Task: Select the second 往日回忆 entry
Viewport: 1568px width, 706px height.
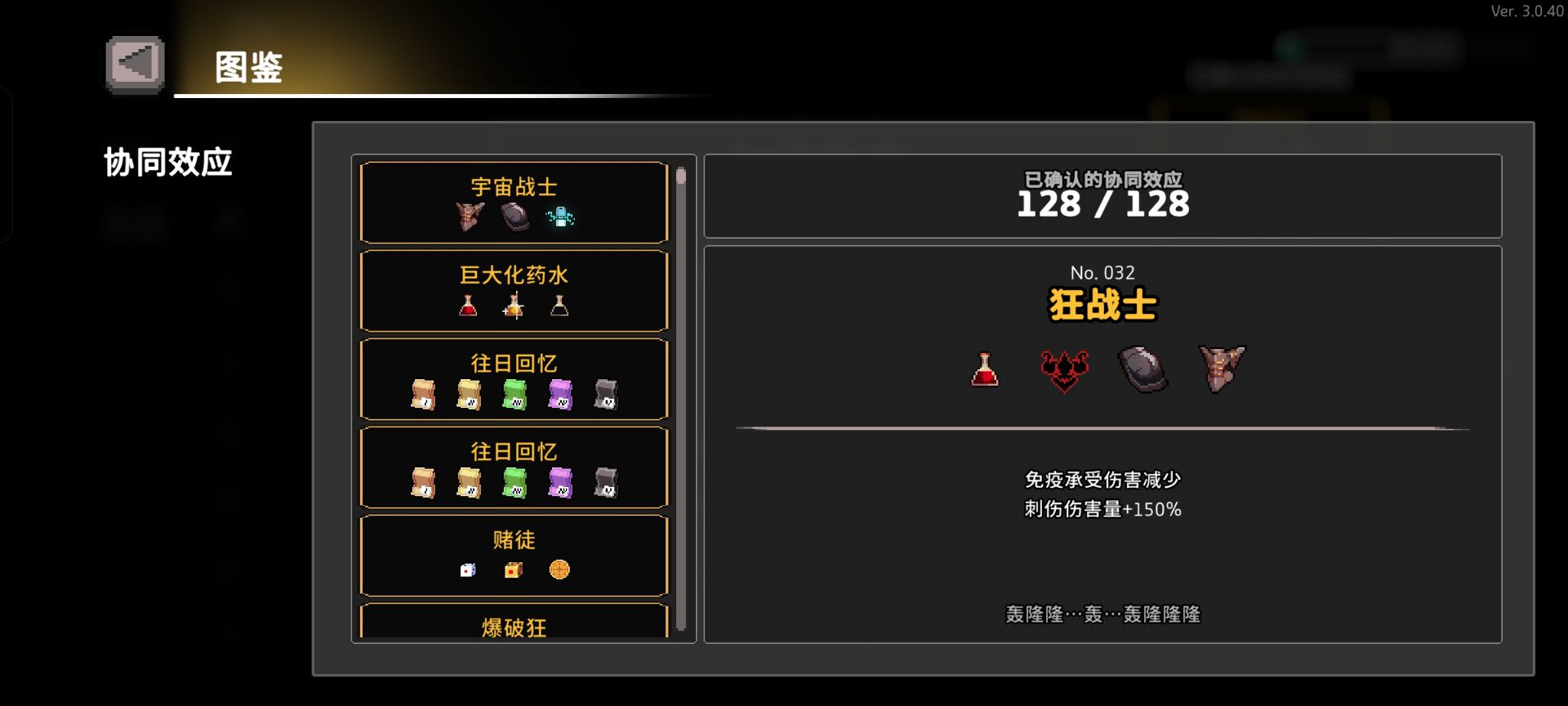Action: pos(513,467)
